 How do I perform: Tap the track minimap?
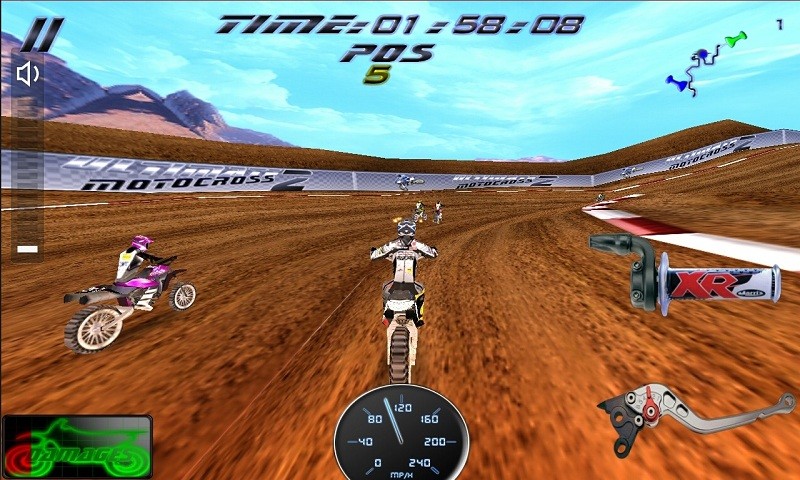click(707, 62)
